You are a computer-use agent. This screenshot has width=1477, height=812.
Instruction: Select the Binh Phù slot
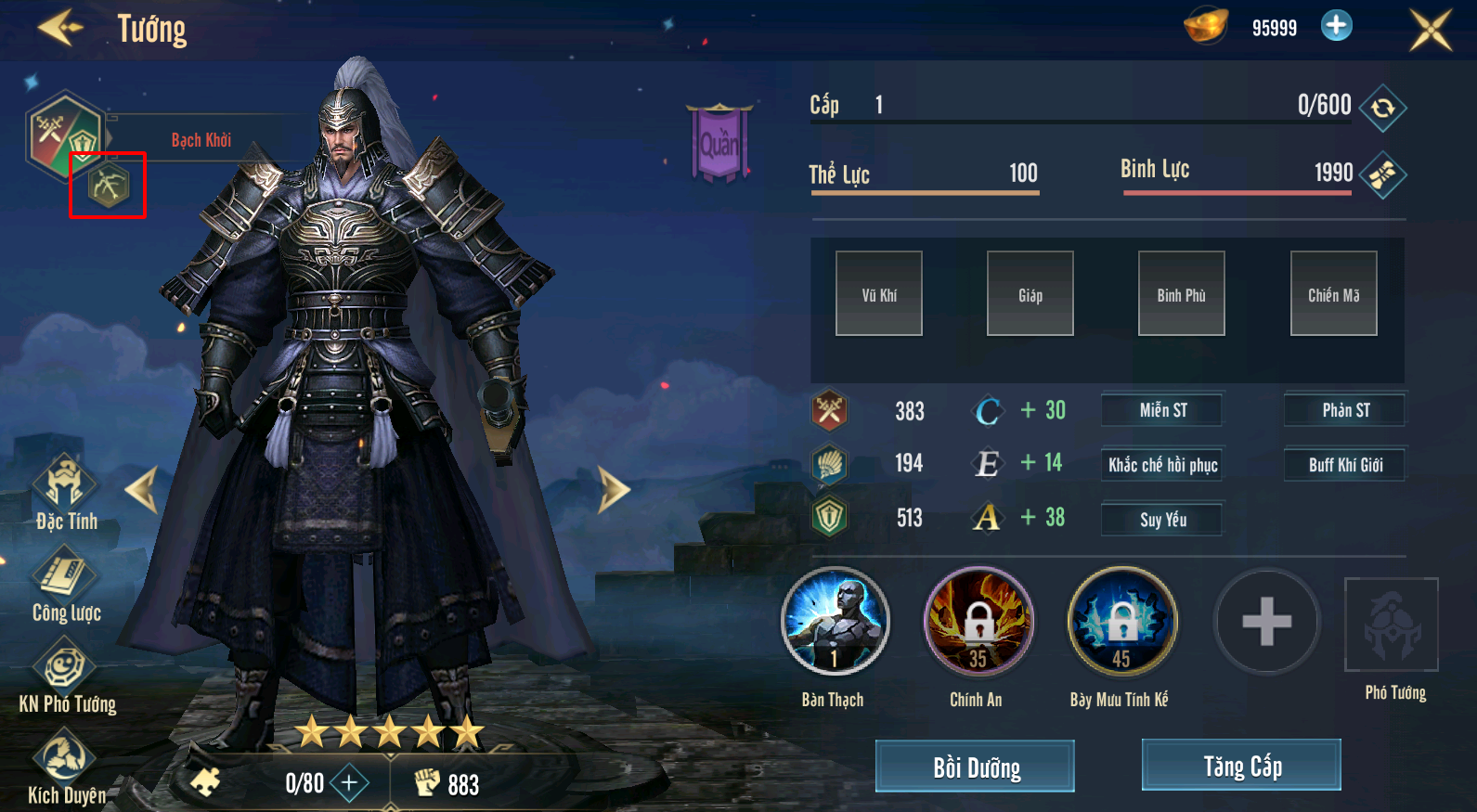coord(1181,293)
